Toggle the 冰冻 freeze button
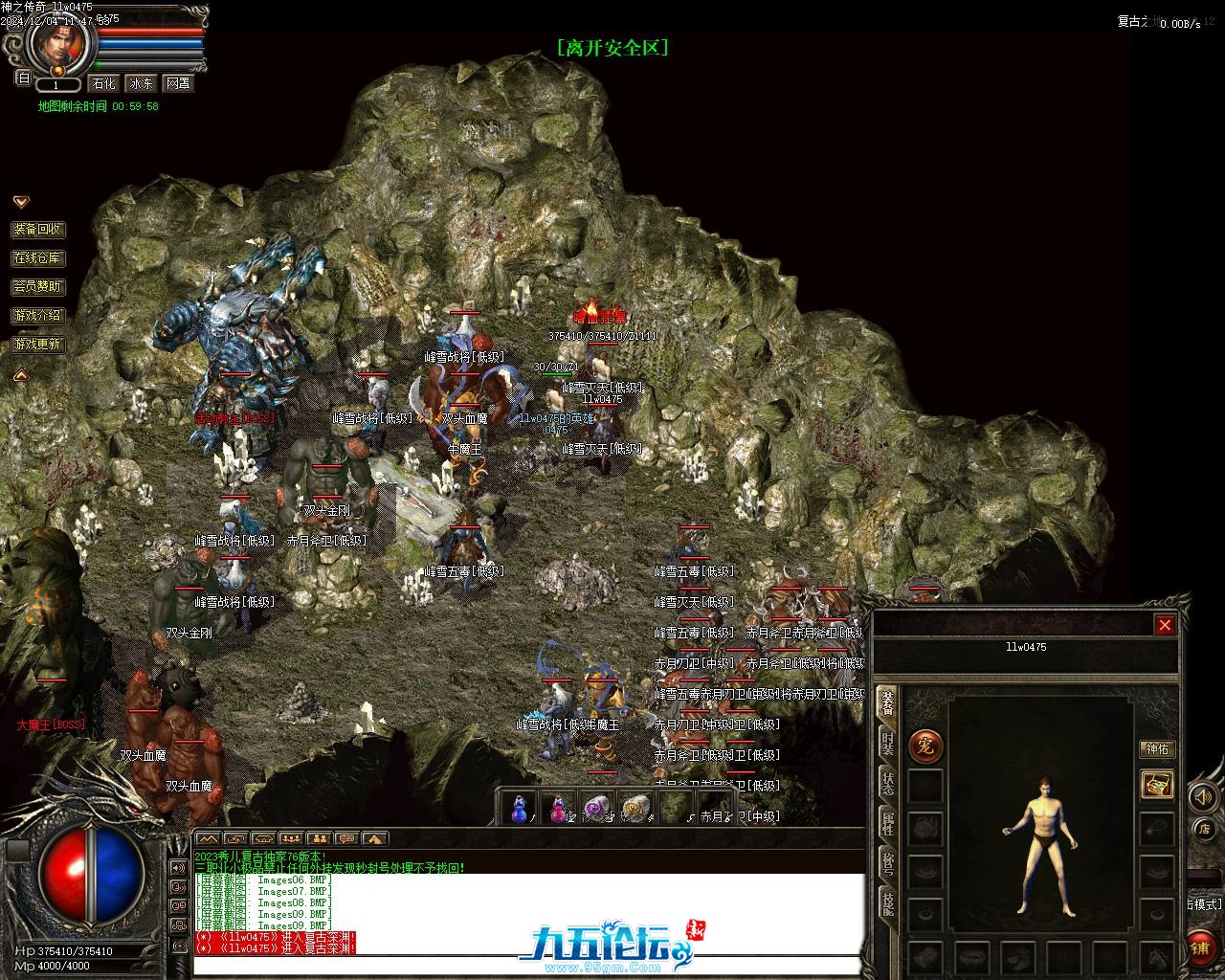The height and width of the screenshot is (980, 1225). pos(141,83)
